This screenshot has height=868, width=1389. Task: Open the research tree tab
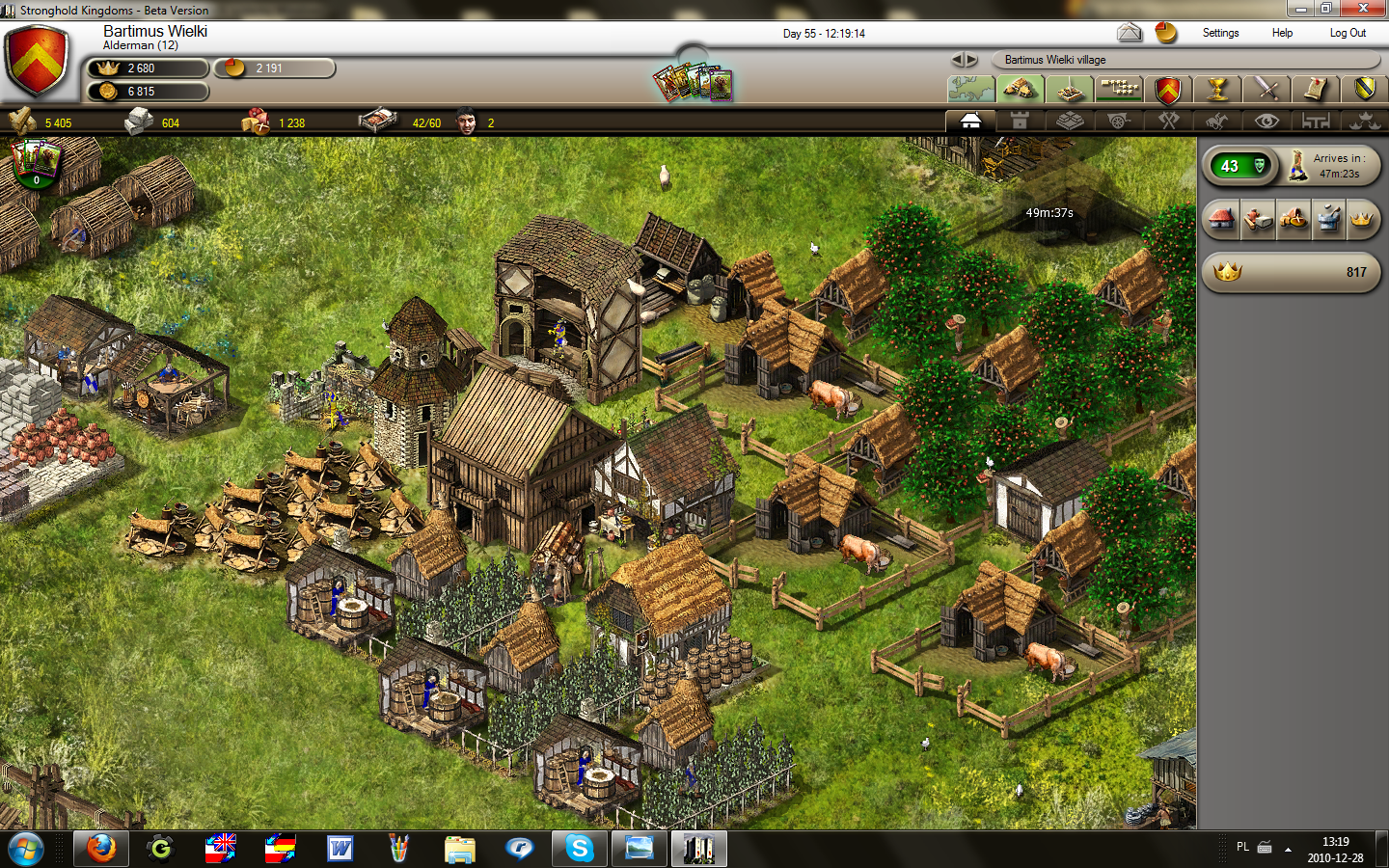click(1119, 90)
